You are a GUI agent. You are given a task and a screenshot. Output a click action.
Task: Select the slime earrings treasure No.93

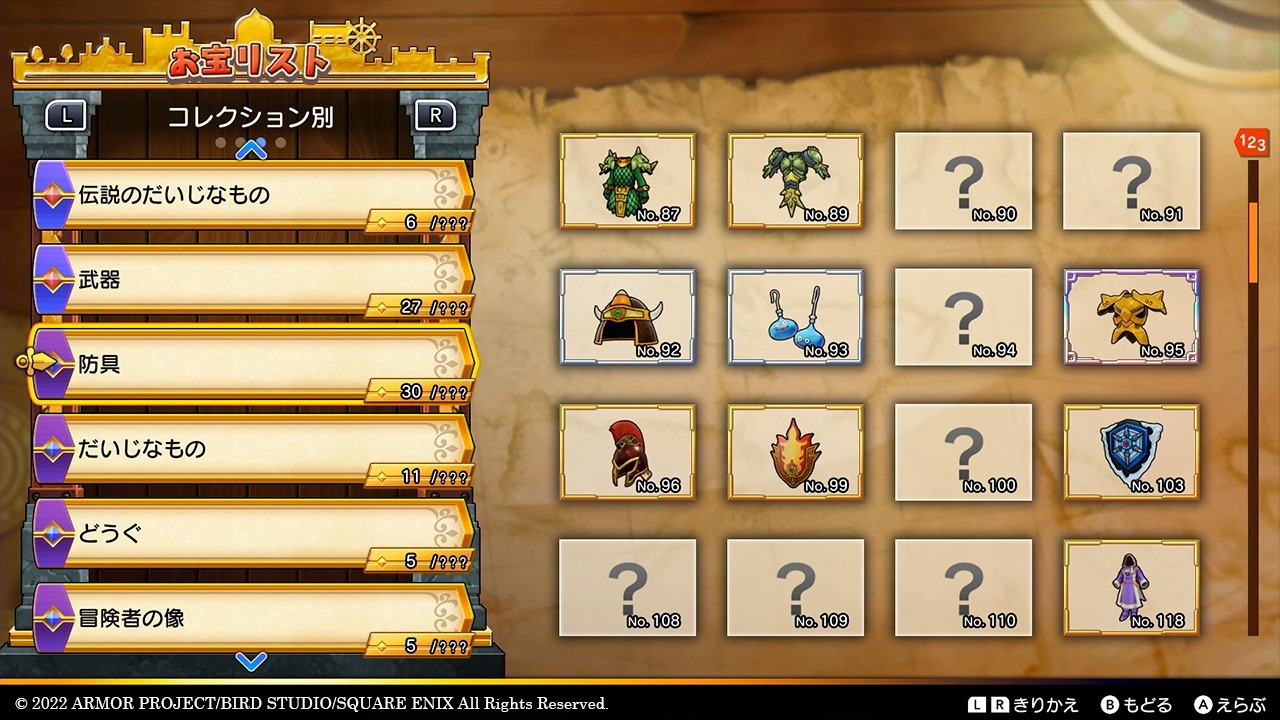[x=796, y=316]
